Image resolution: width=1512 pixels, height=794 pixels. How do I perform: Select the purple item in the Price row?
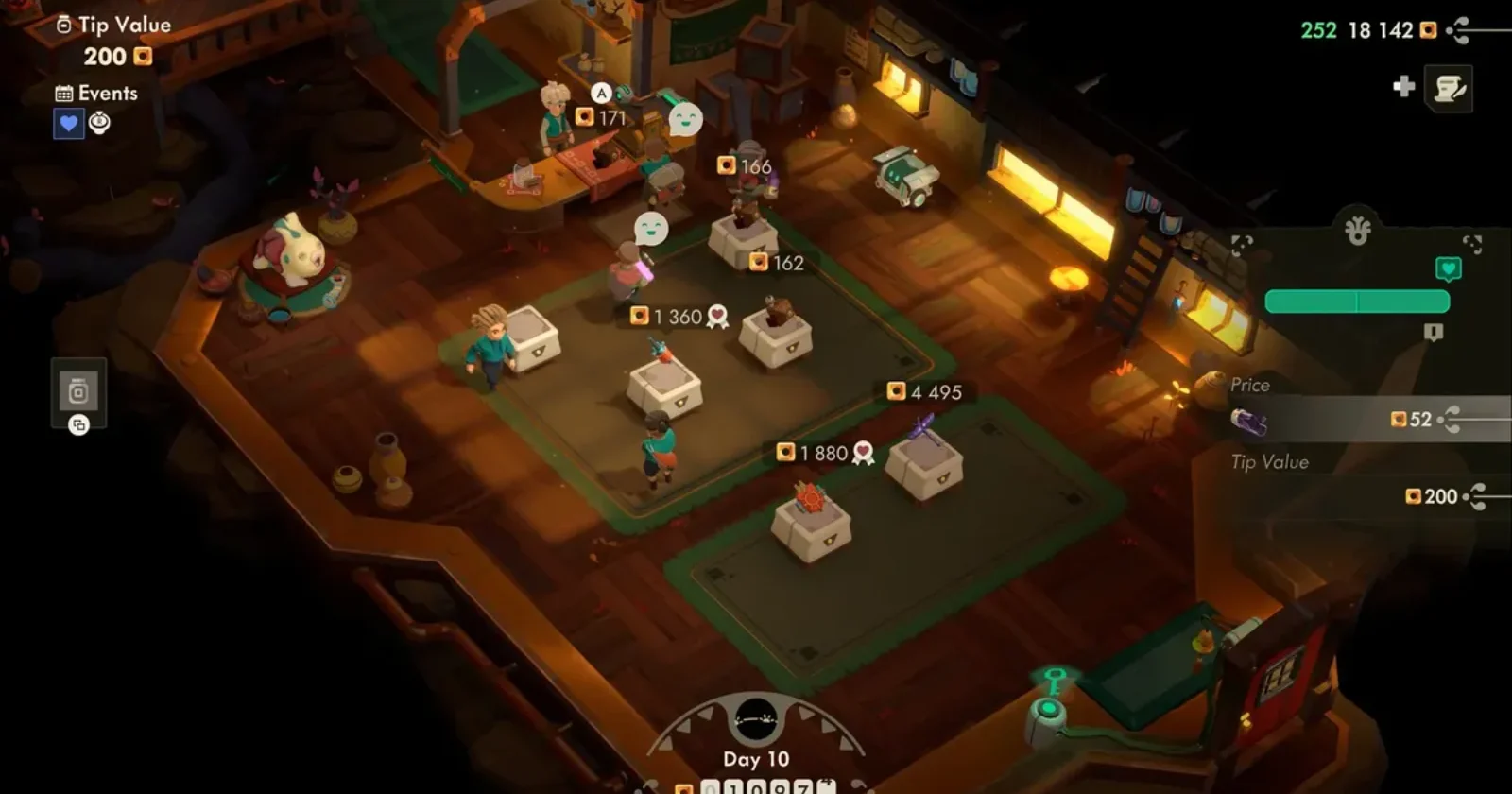coord(1248,422)
